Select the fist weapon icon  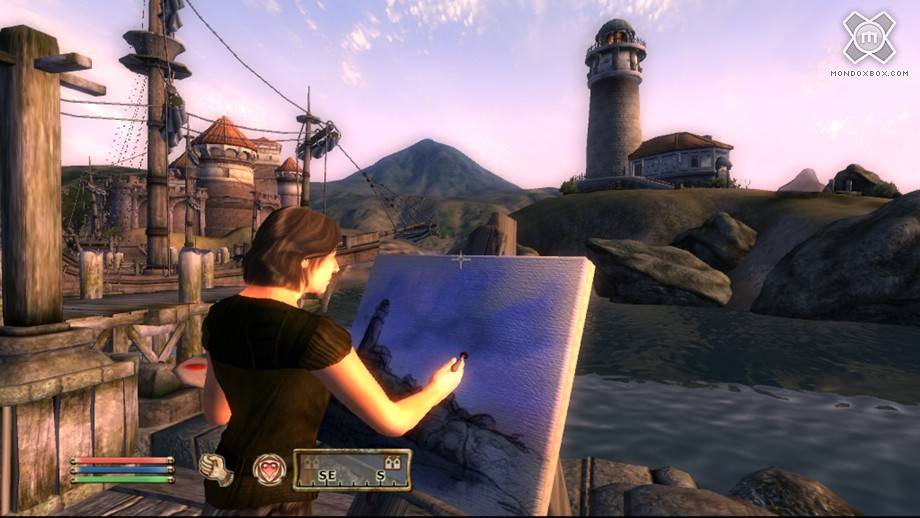(x=215, y=469)
